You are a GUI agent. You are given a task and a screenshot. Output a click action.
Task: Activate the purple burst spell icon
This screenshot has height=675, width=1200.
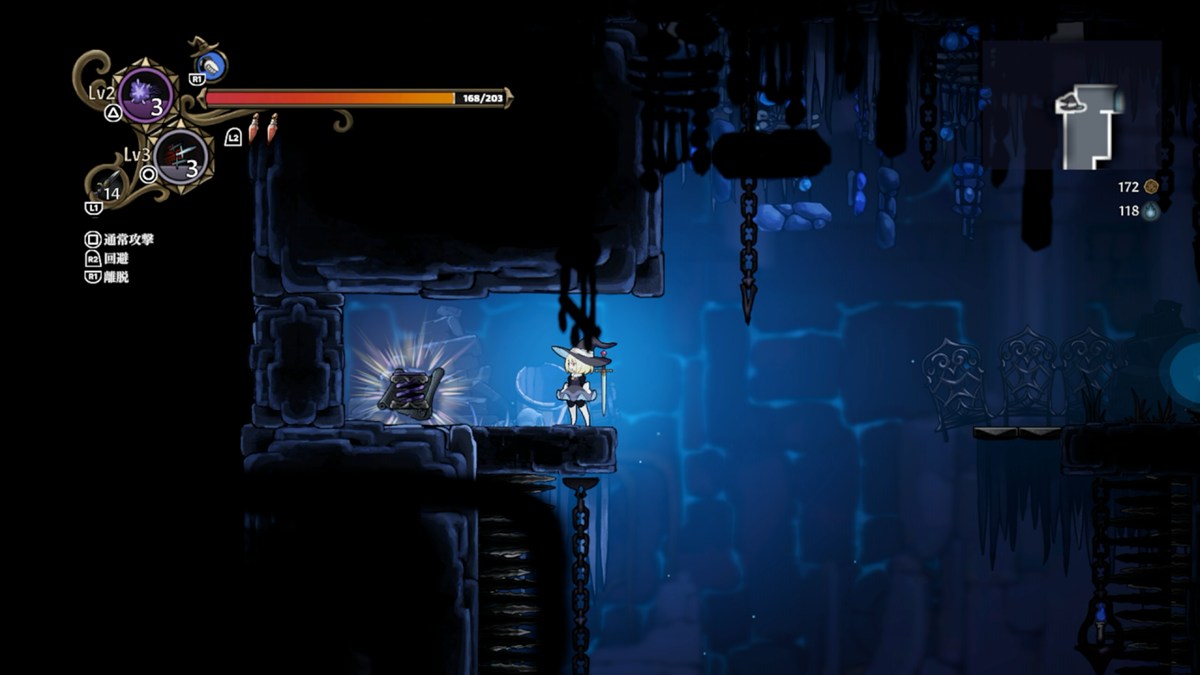click(145, 95)
